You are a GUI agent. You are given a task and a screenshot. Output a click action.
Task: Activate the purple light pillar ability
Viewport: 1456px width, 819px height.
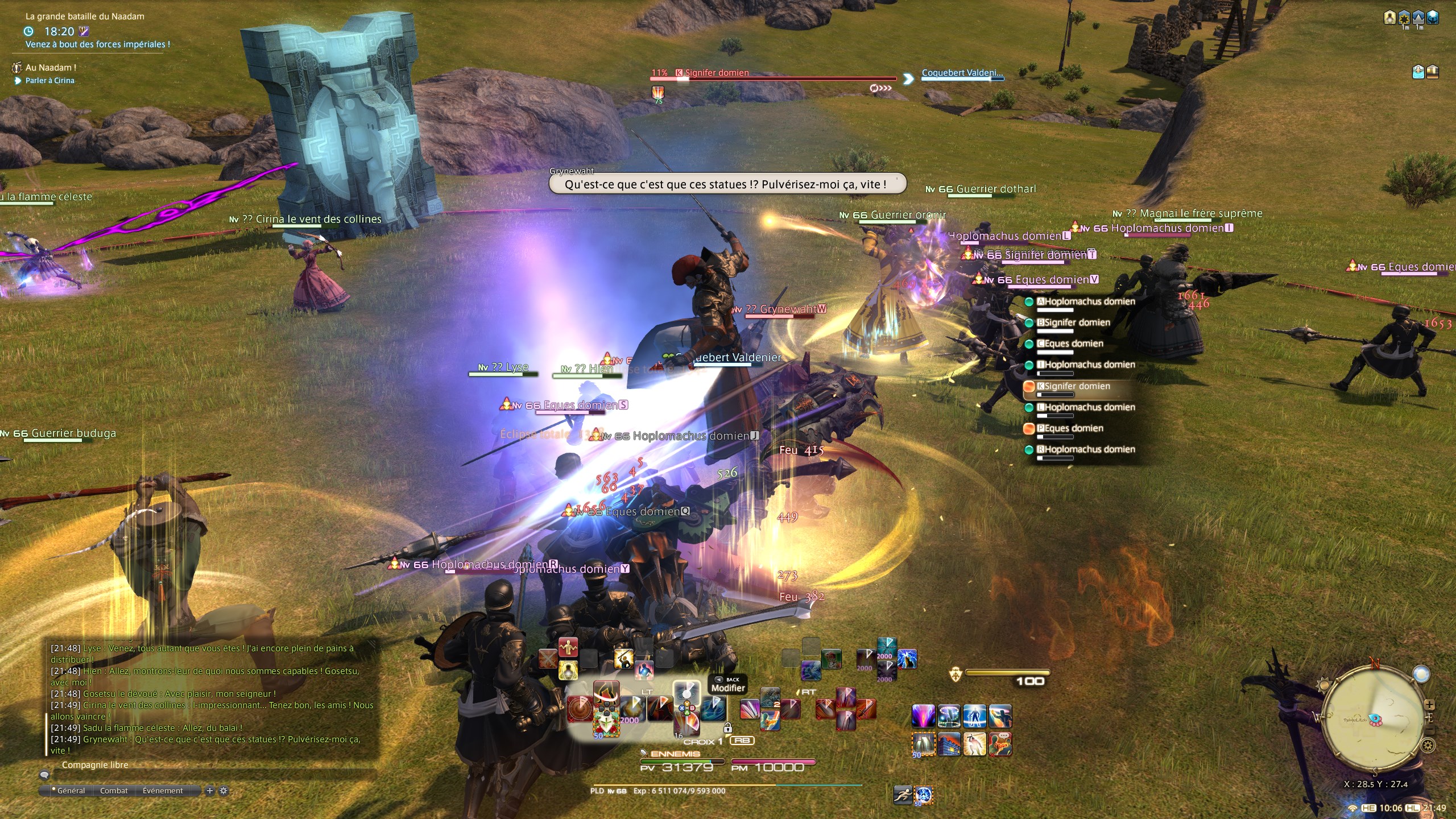(923, 716)
